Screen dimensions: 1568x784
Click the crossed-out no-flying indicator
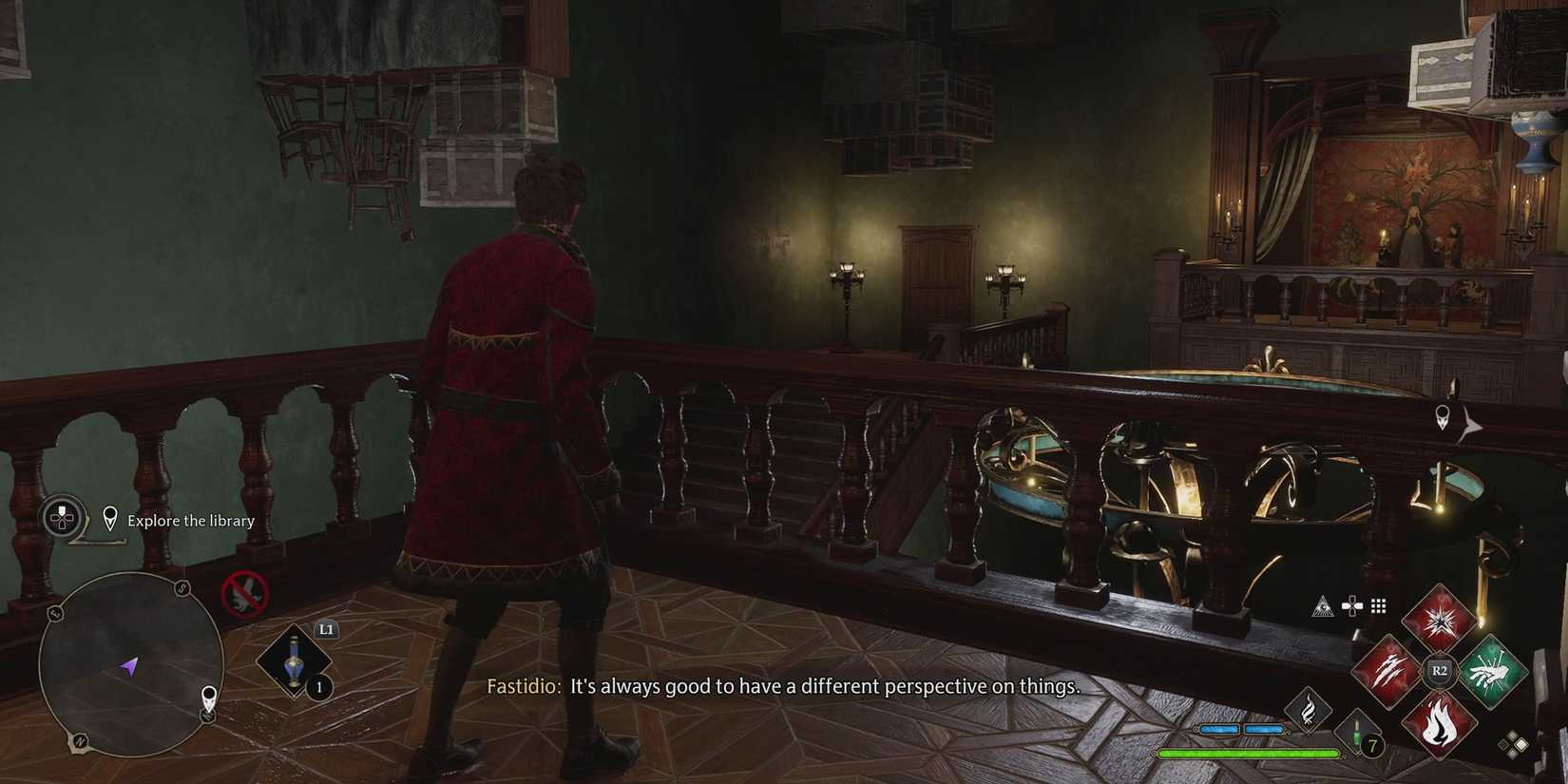[x=243, y=595]
